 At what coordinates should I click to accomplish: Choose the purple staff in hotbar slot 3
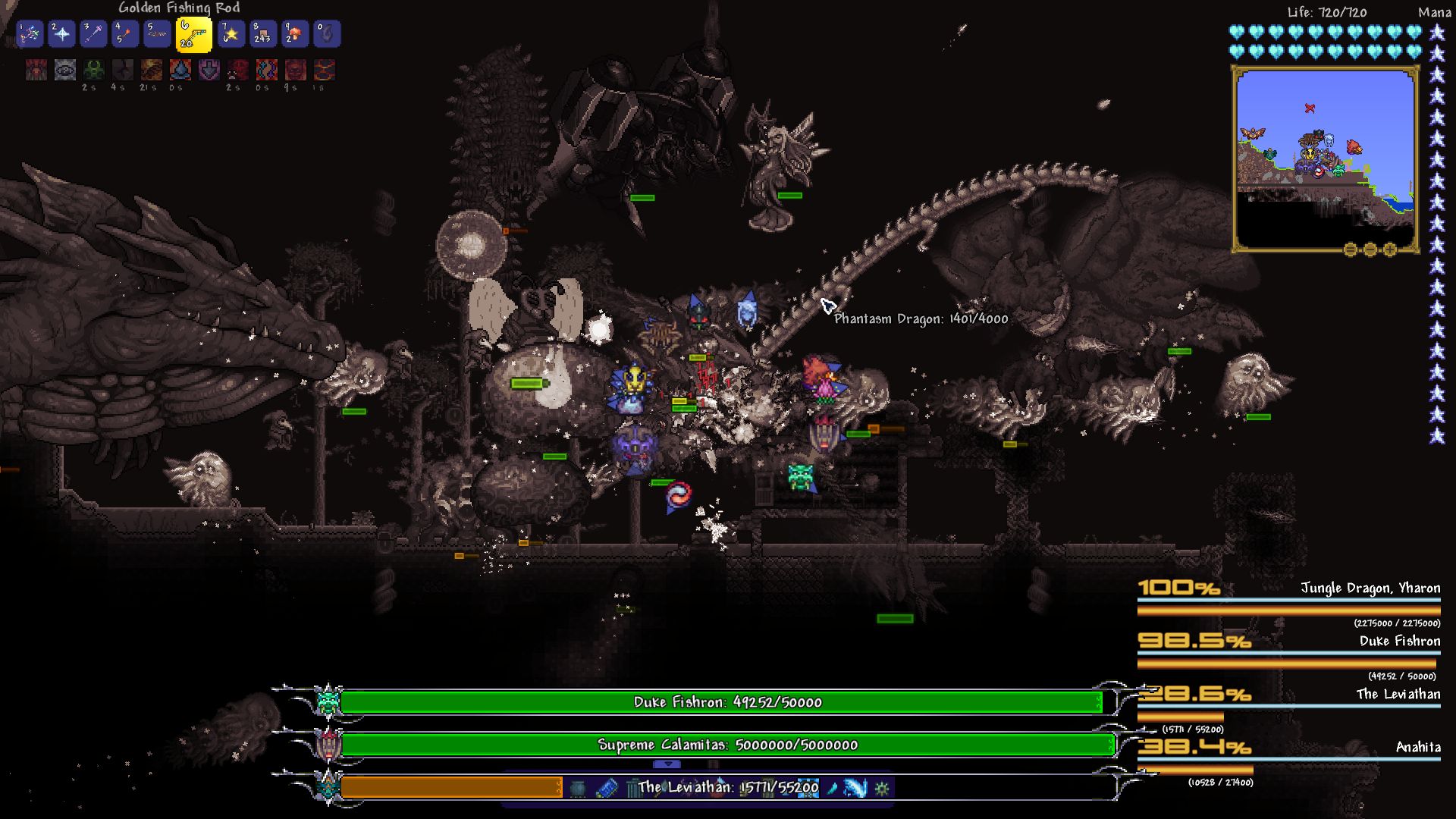pos(93,34)
